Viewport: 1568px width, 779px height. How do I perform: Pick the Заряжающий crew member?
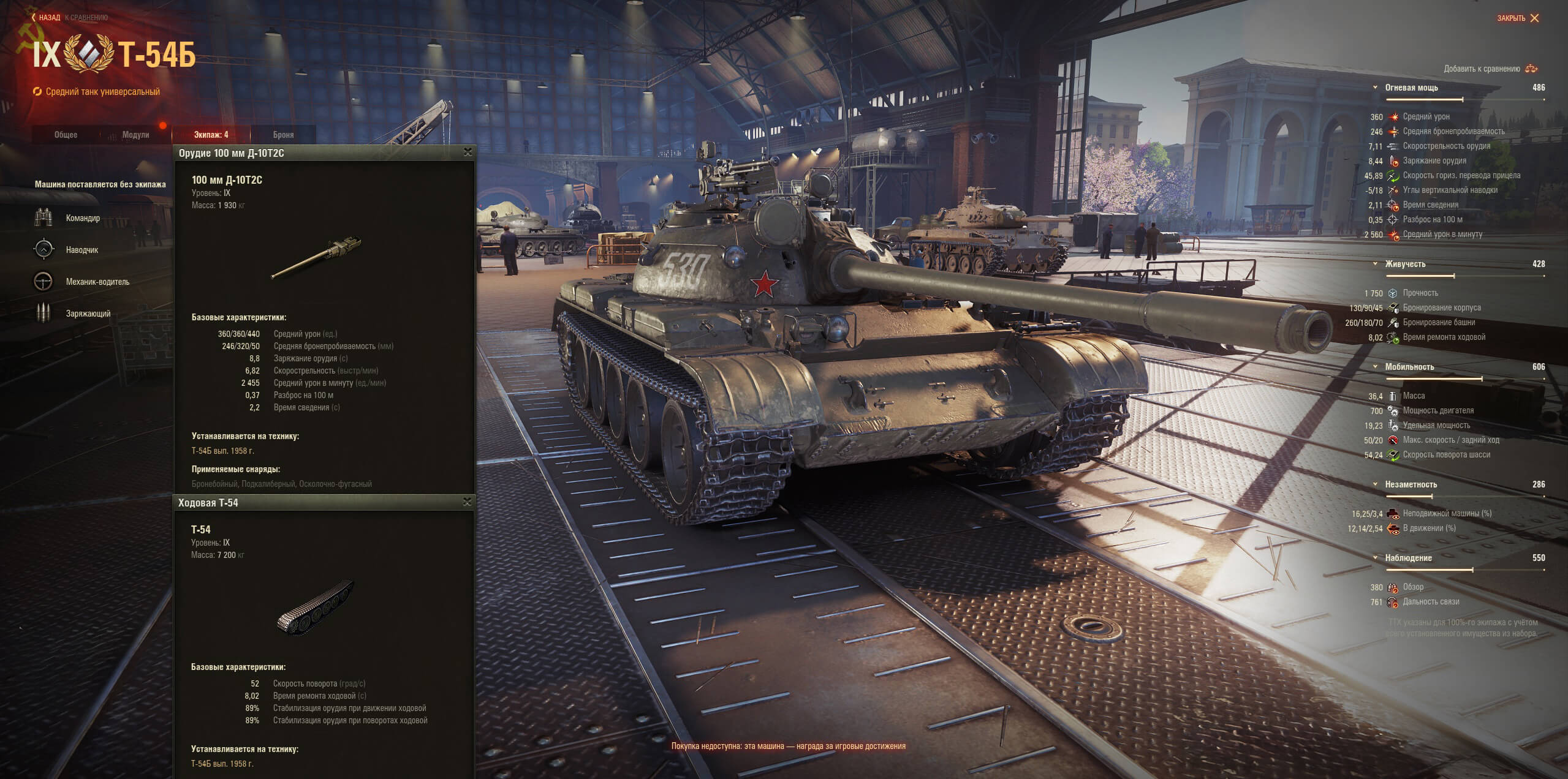pyautogui.click(x=88, y=314)
